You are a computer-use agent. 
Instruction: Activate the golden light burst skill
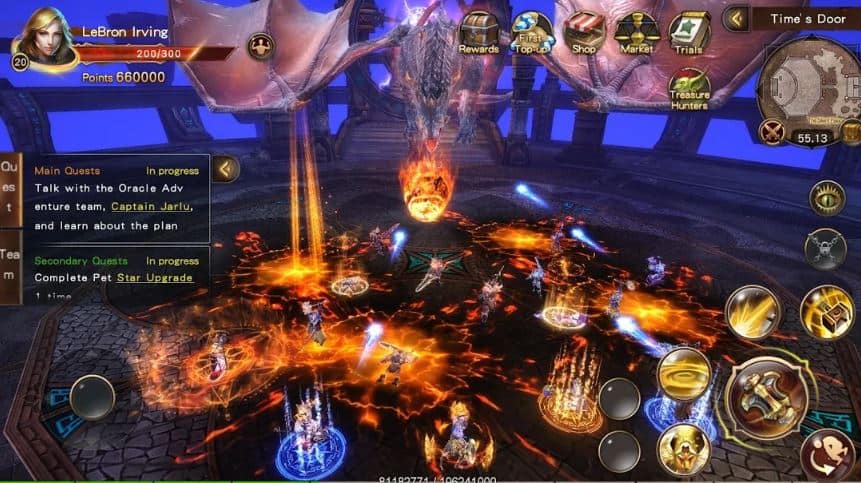pyautogui.click(x=752, y=312)
